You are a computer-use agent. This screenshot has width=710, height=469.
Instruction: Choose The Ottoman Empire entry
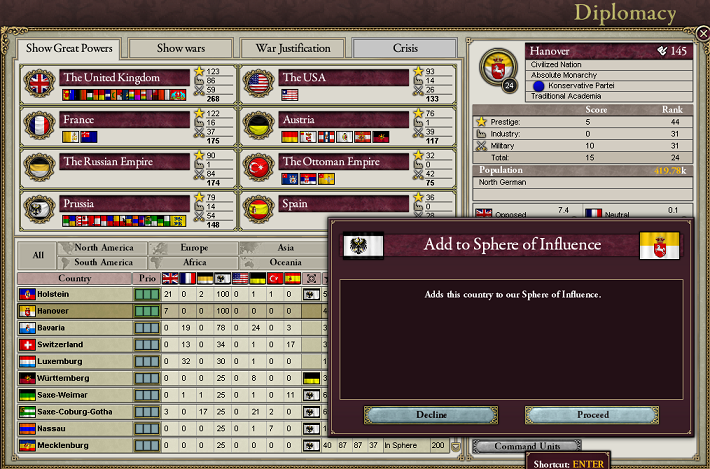tap(343, 161)
